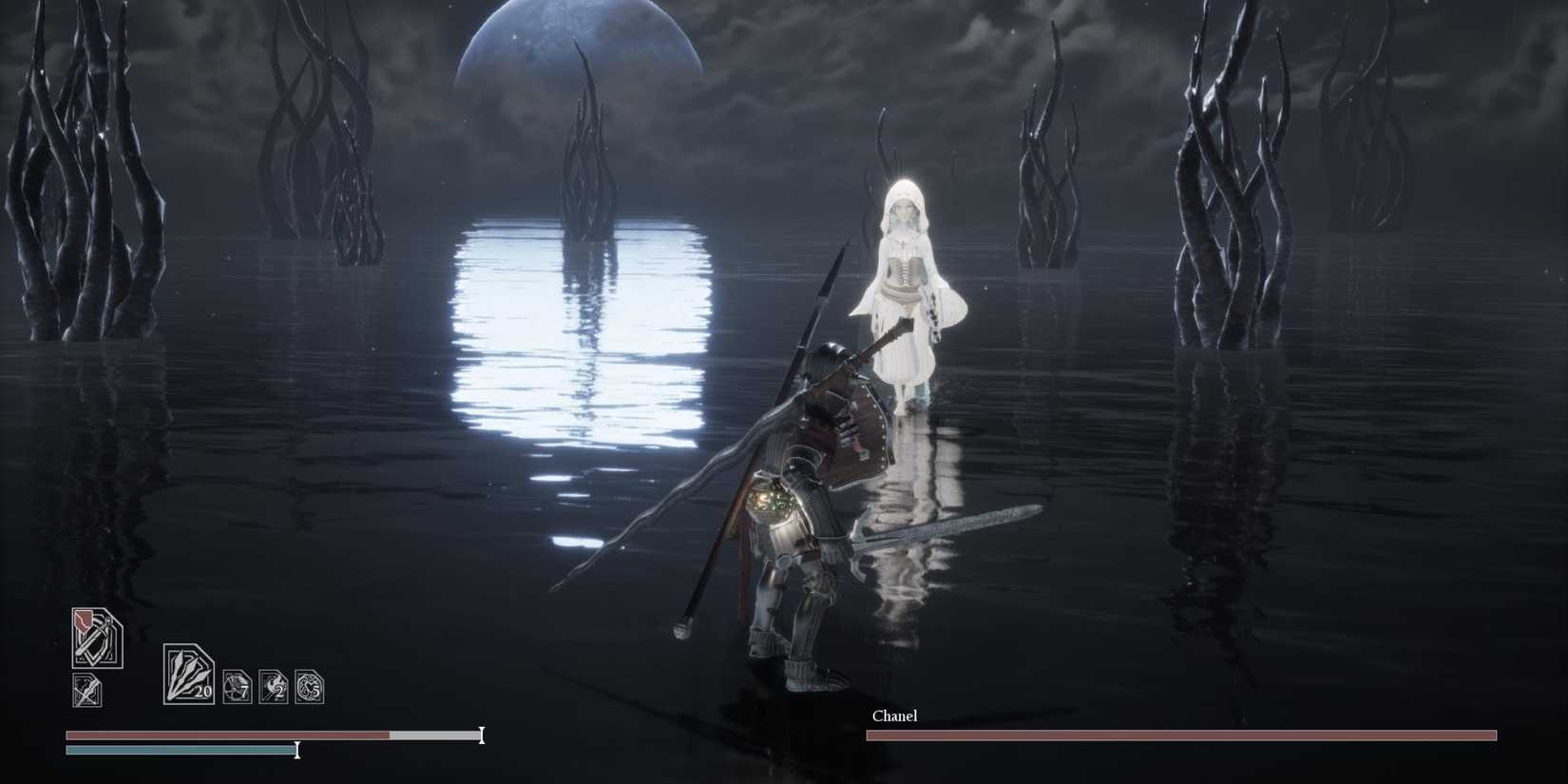Click the Chanel boss name label

coord(894,716)
